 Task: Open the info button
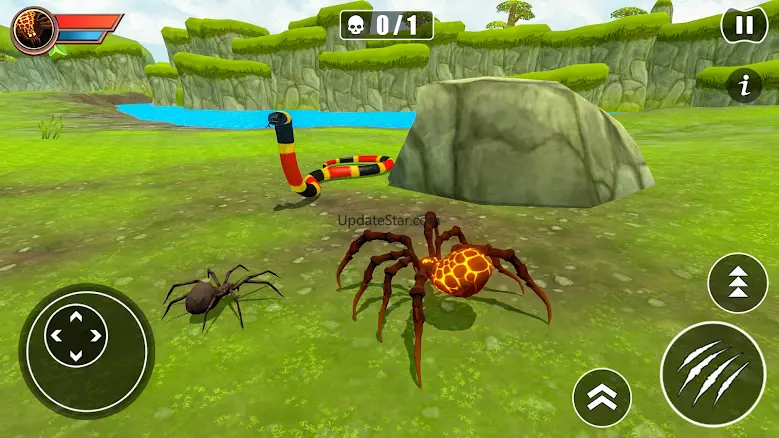coord(743,86)
